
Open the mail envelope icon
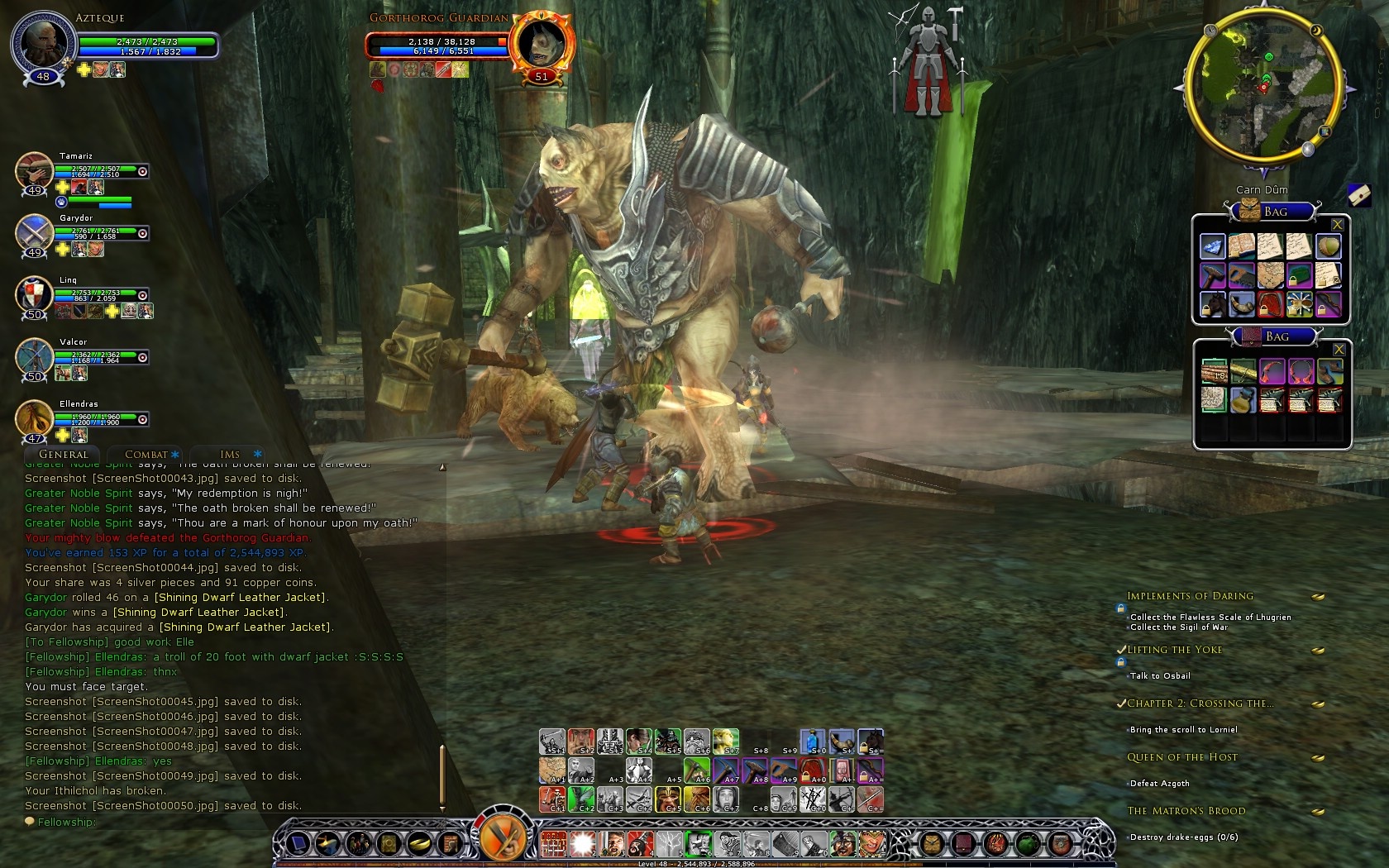click(1358, 195)
